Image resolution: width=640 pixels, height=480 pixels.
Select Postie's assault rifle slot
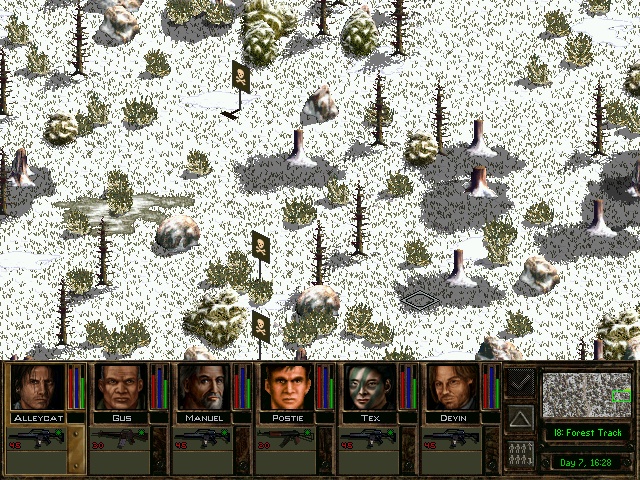pyautogui.click(x=286, y=438)
